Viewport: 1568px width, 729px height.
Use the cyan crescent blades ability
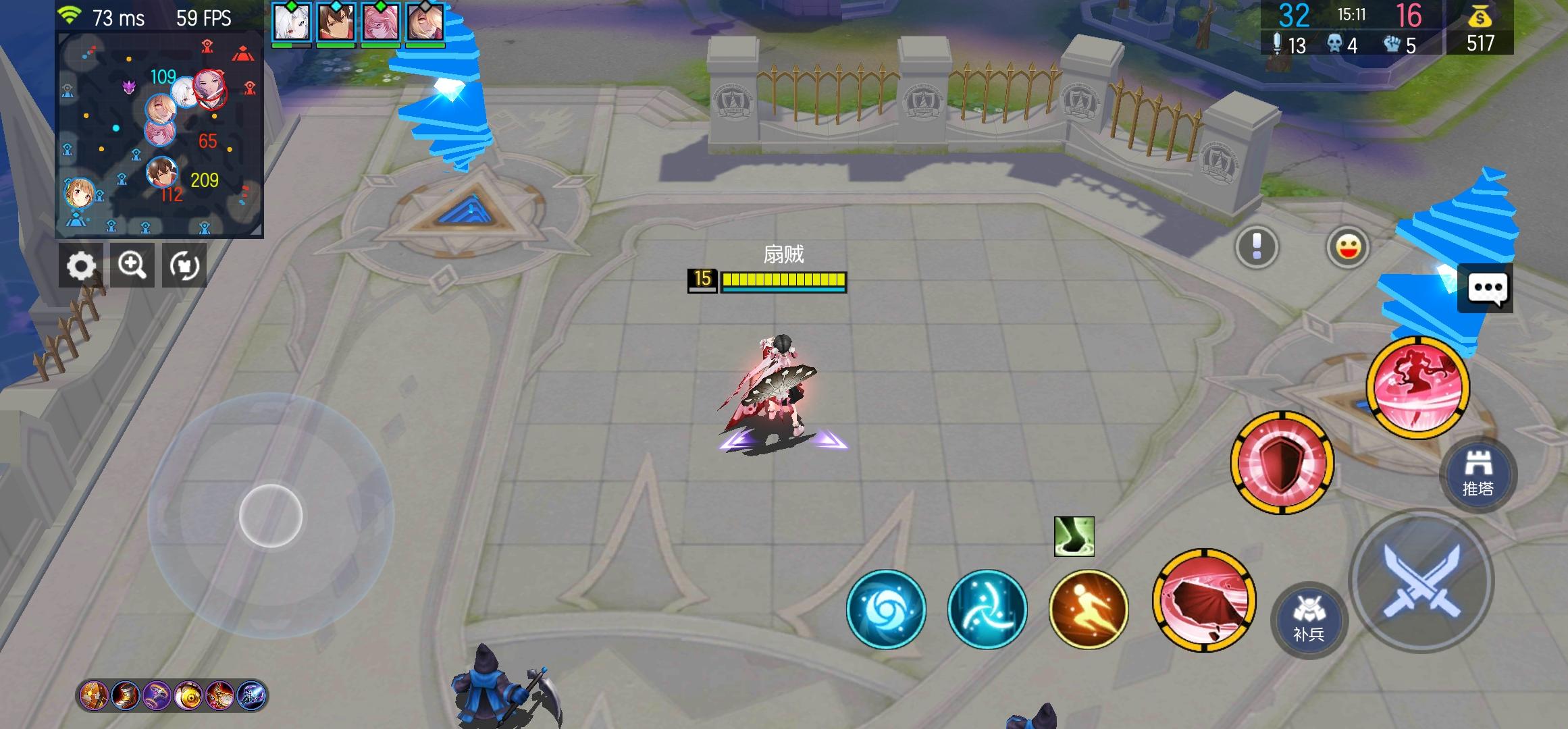(987, 610)
